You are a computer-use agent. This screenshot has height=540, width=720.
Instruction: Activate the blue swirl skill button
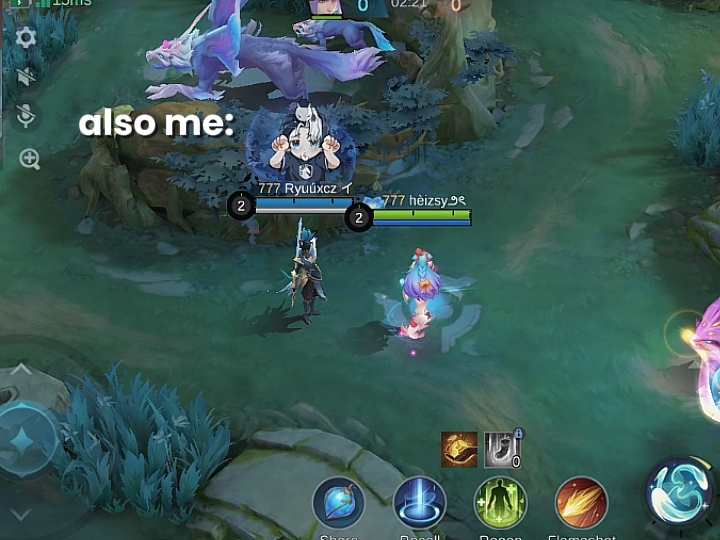[x=679, y=491]
